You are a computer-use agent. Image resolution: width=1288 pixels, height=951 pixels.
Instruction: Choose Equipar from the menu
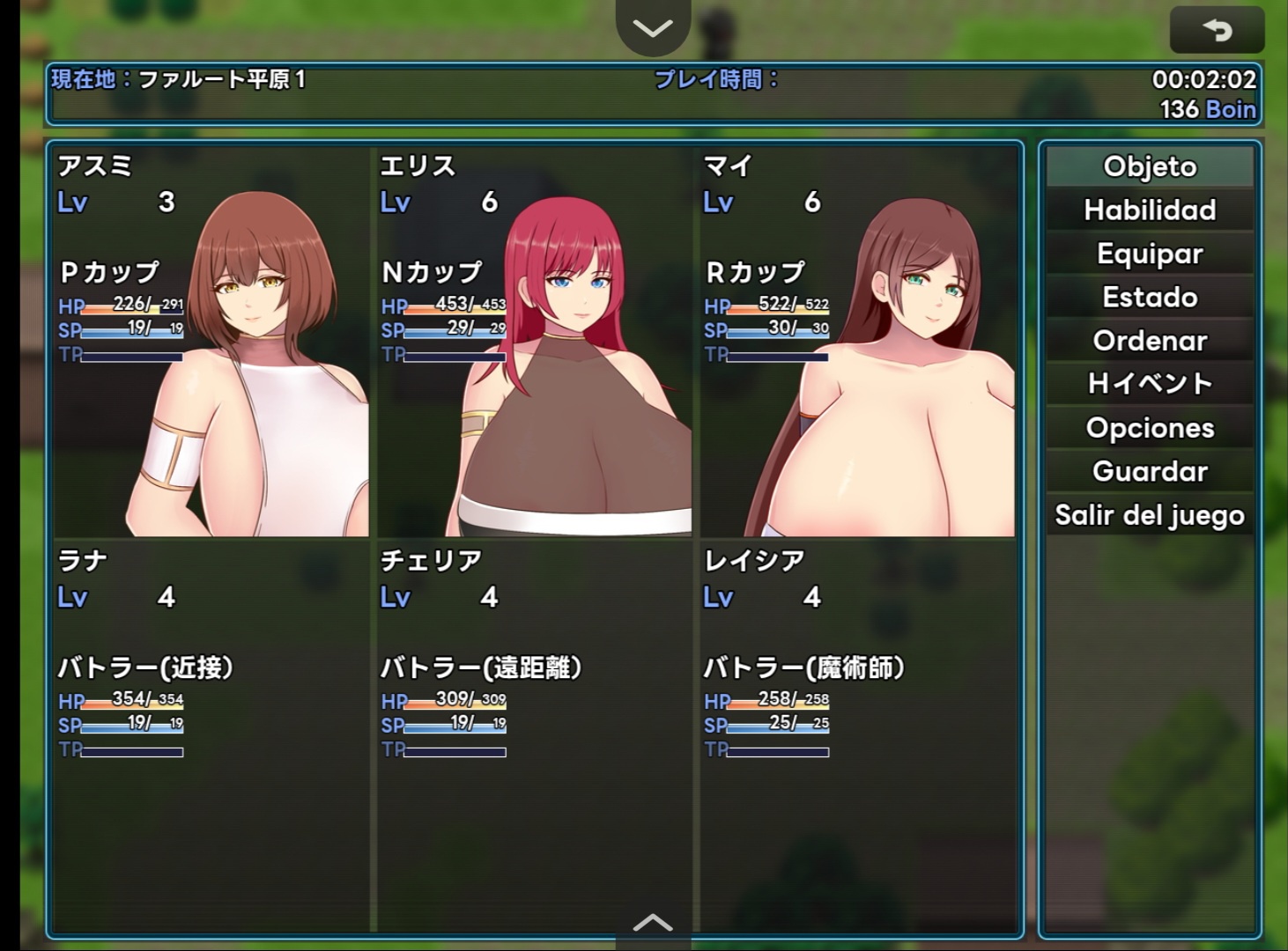[x=1150, y=254]
